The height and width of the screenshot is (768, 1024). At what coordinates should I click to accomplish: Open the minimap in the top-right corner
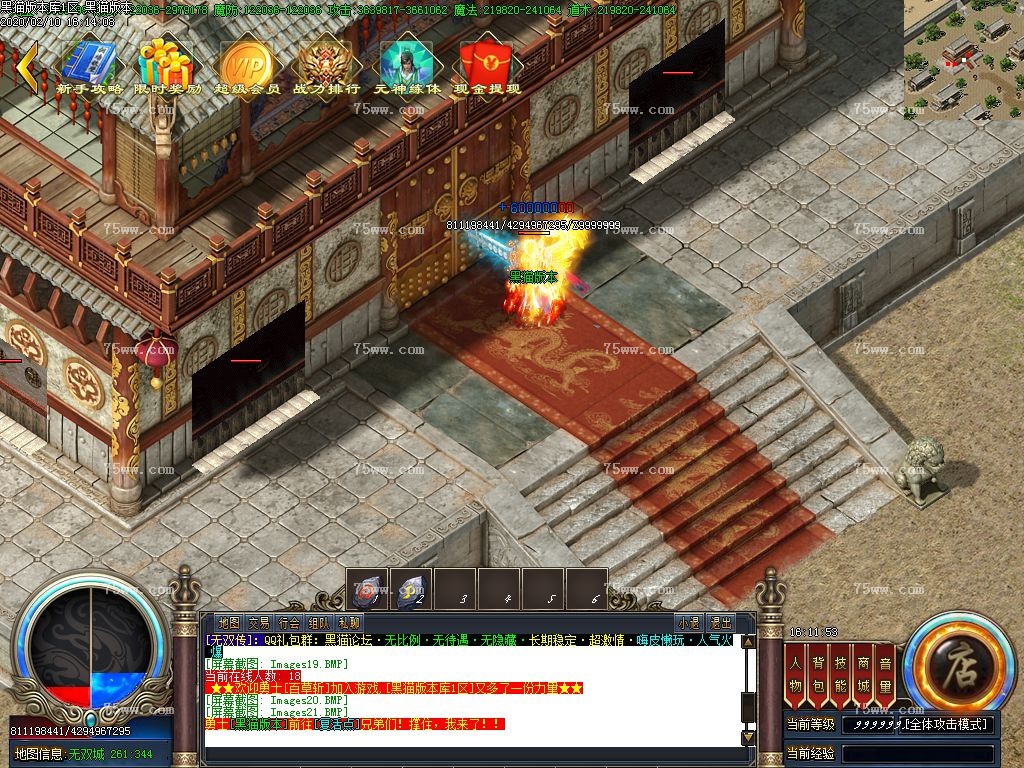point(963,58)
